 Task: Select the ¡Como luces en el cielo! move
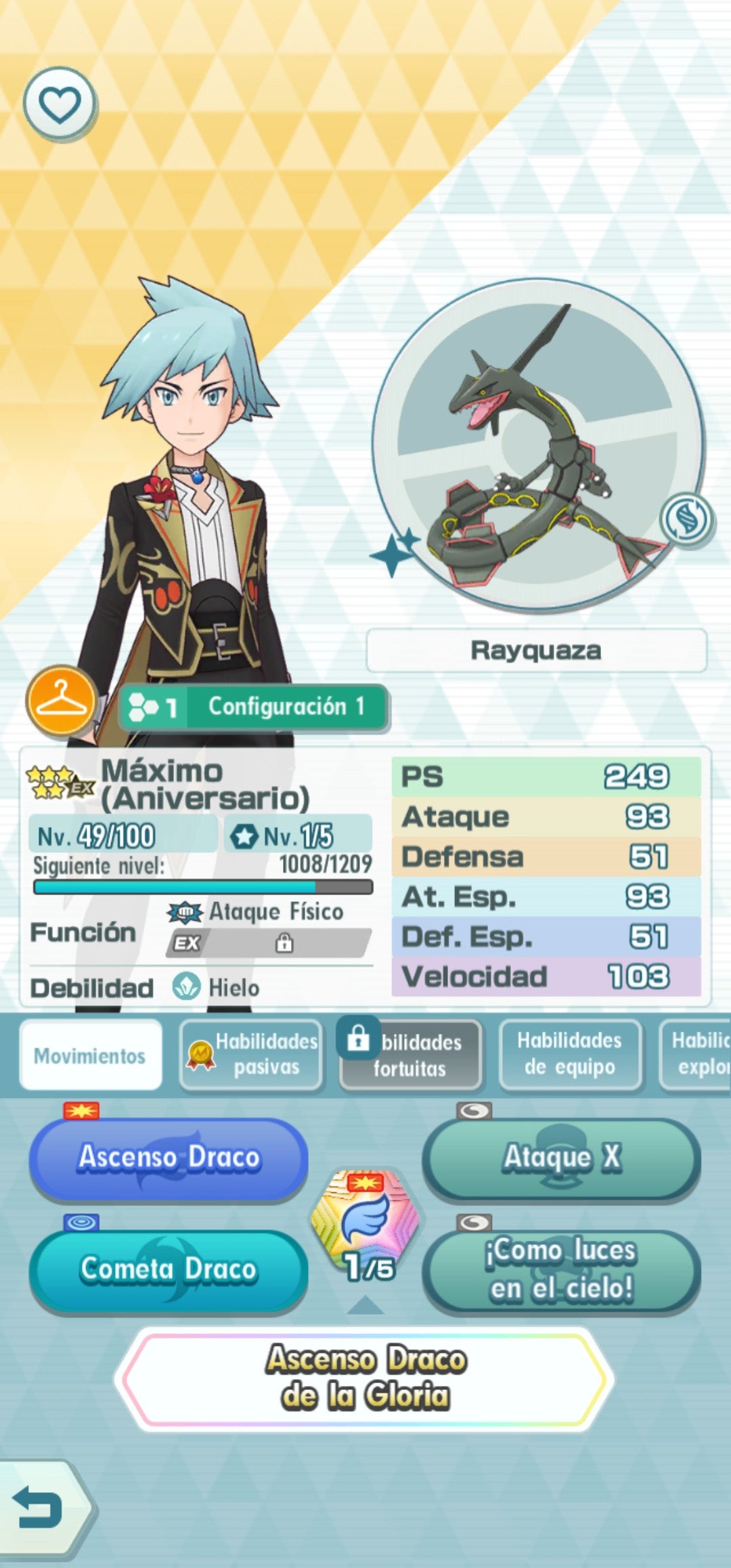562,1269
